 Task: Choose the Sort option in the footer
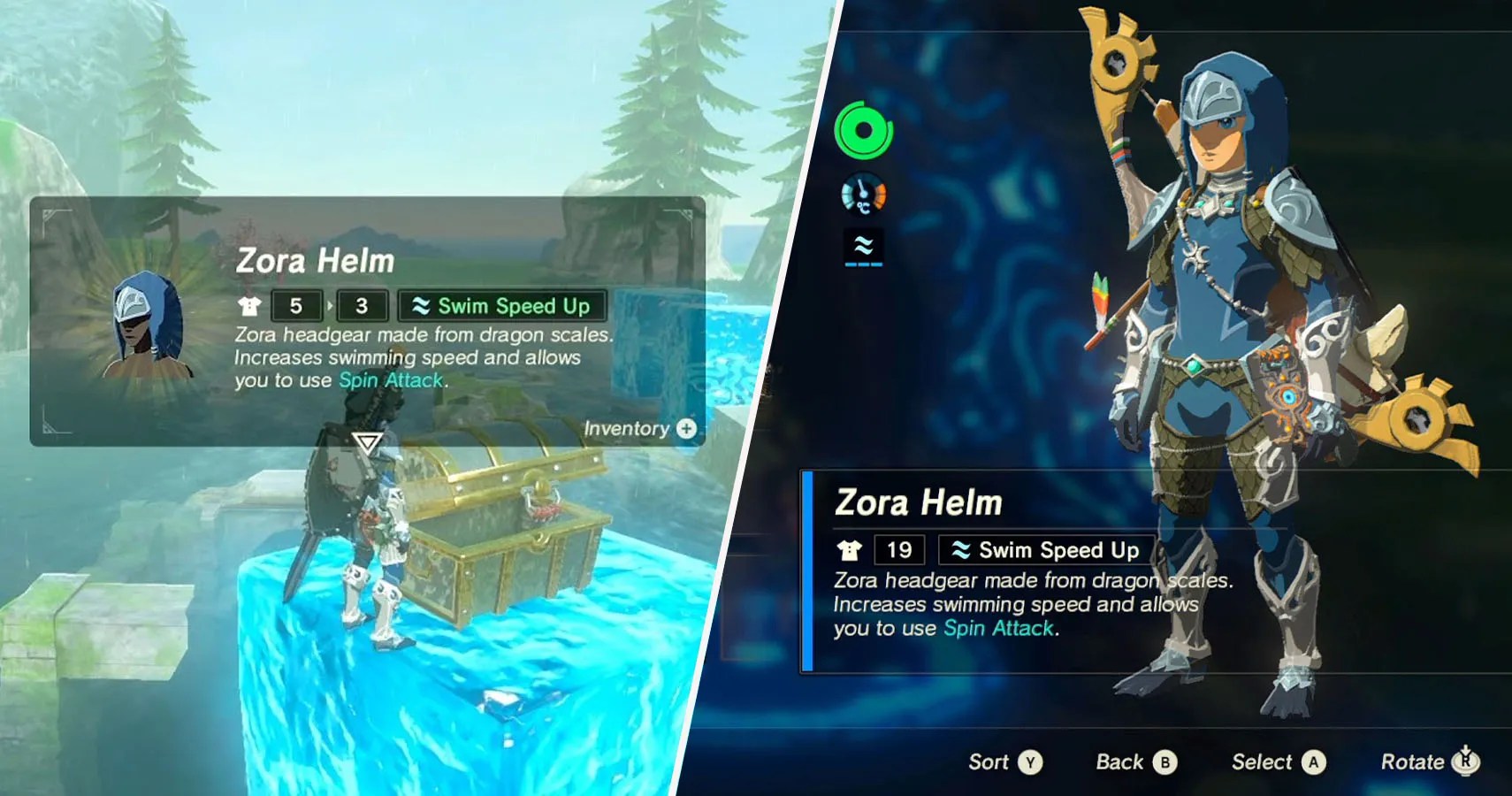click(x=1005, y=762)
